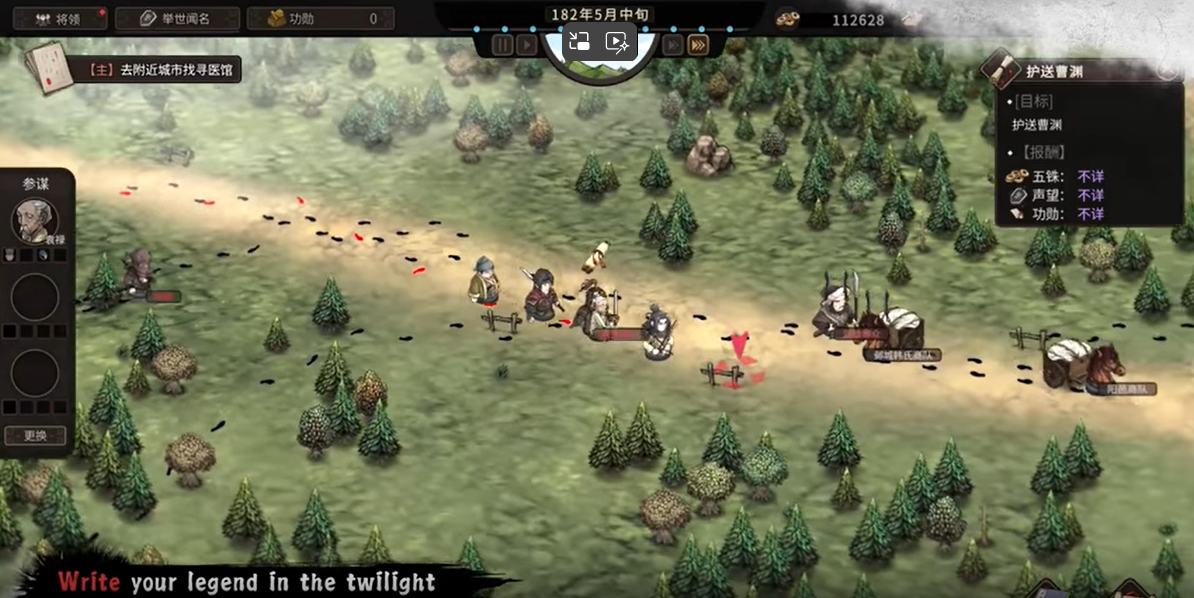Viewport: 1194px width, 598px height.
Task: Click the 更换 swap advisor button
Action: tap(35, 436)
